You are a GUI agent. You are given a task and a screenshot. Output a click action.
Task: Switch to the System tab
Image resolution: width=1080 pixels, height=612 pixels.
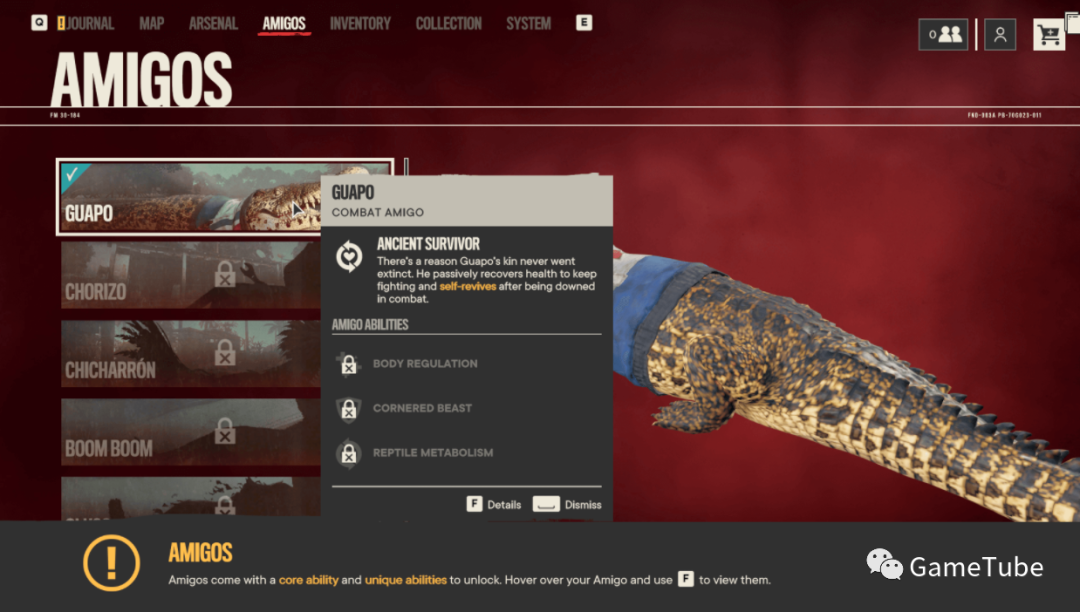tap(528, 23)
